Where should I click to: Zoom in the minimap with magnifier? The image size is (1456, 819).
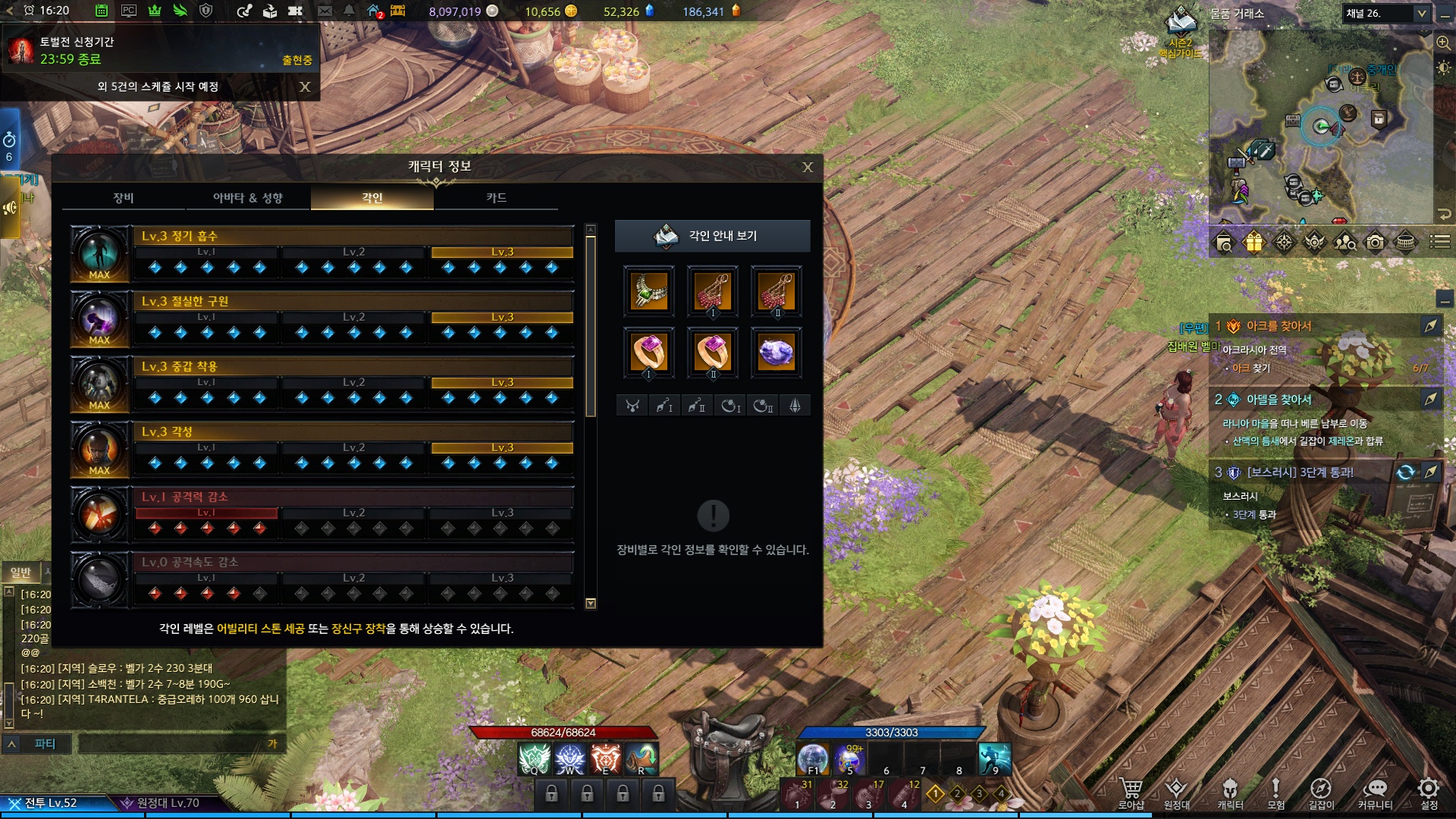pos(1443,43)
